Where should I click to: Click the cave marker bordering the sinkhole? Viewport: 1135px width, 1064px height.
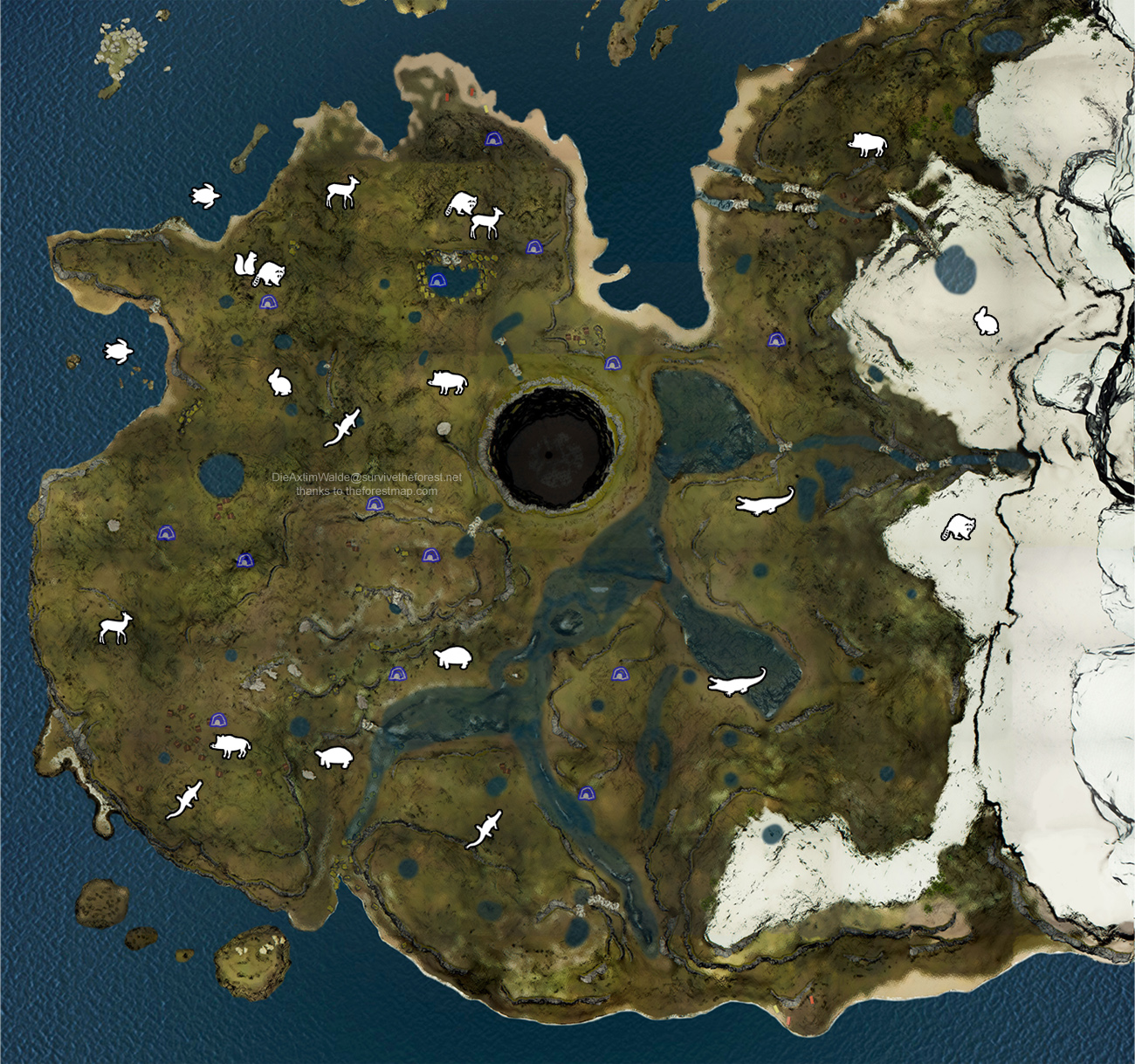tap(613, 363)
